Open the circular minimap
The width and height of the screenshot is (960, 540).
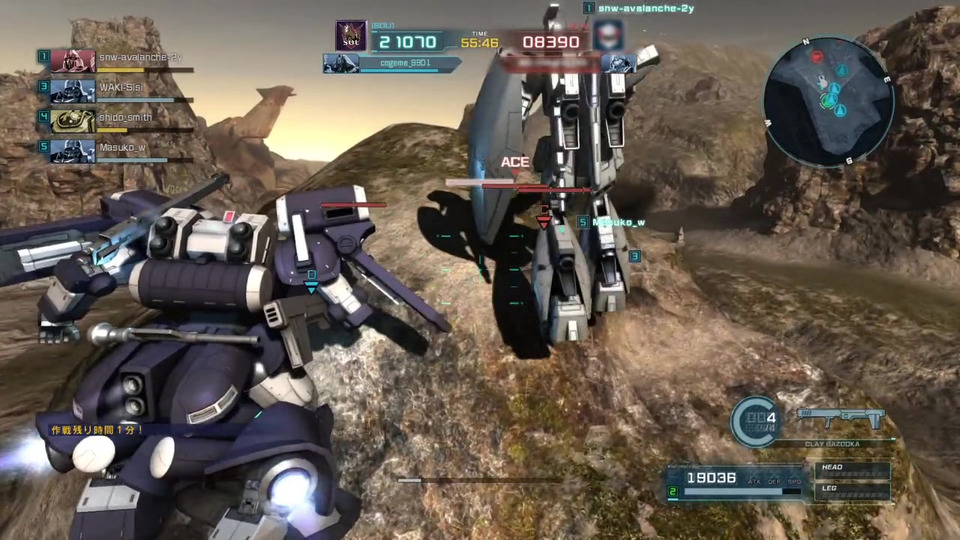pos(828,101)
